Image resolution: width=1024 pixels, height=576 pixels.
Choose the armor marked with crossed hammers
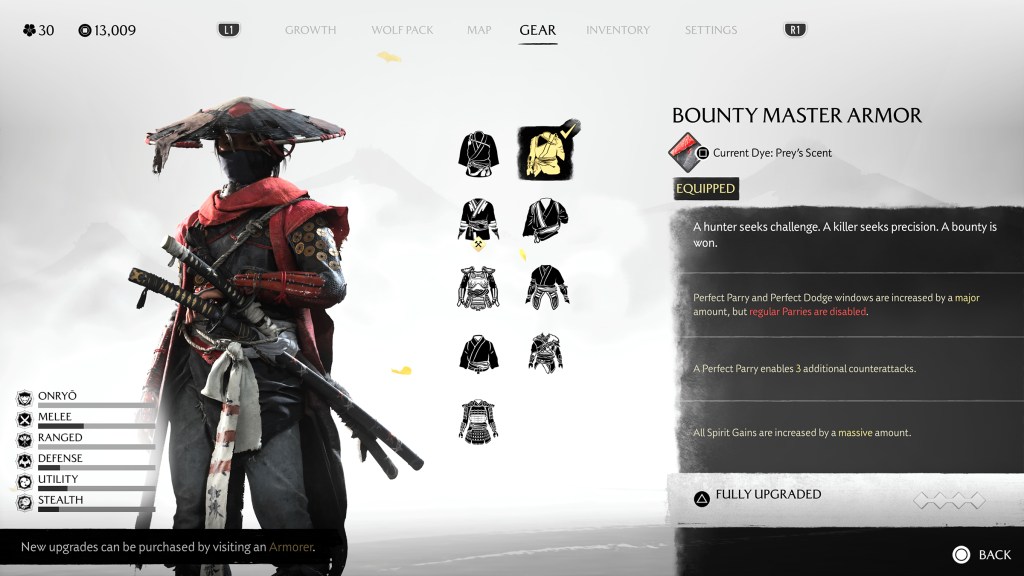478,222
